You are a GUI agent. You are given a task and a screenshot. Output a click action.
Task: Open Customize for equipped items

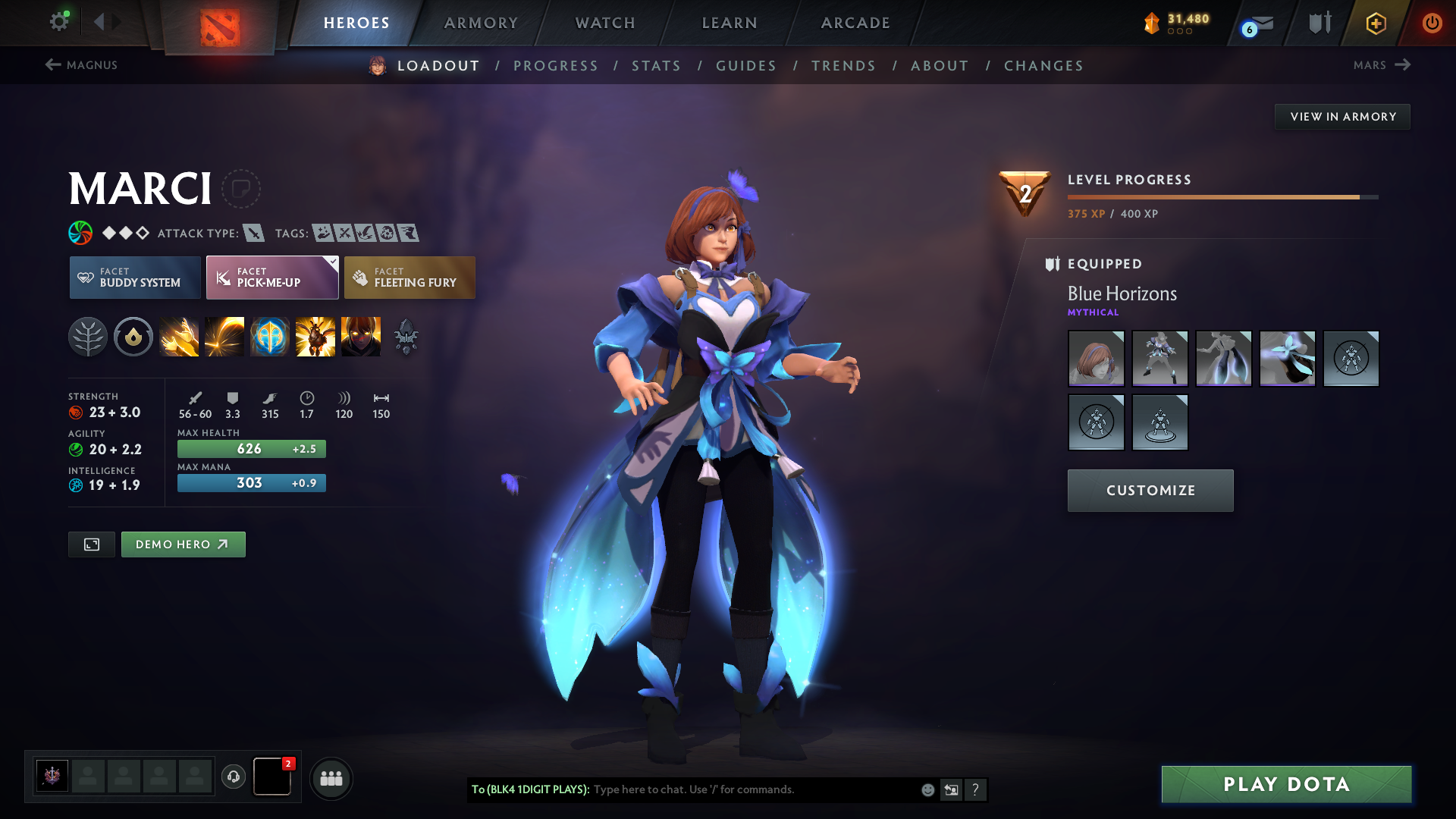click(1150, 491)
